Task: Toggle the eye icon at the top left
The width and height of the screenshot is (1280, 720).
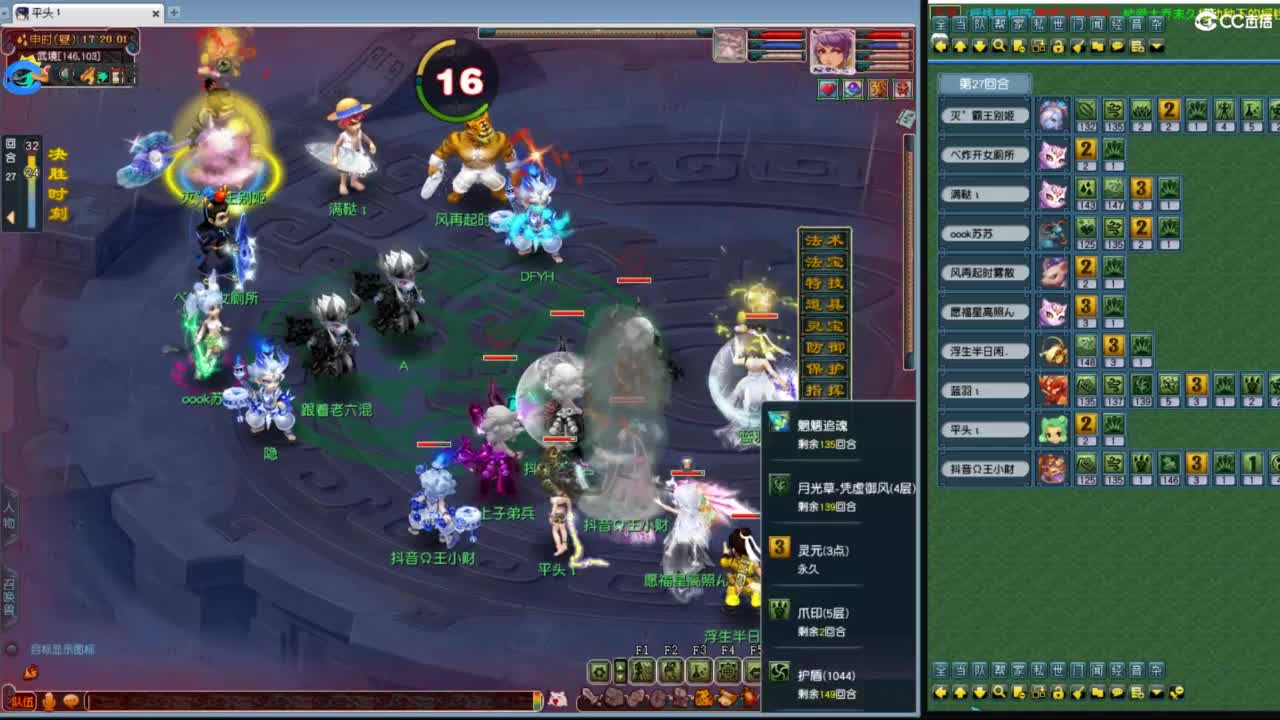Action: pyautogui.click(x=20, y=78)
